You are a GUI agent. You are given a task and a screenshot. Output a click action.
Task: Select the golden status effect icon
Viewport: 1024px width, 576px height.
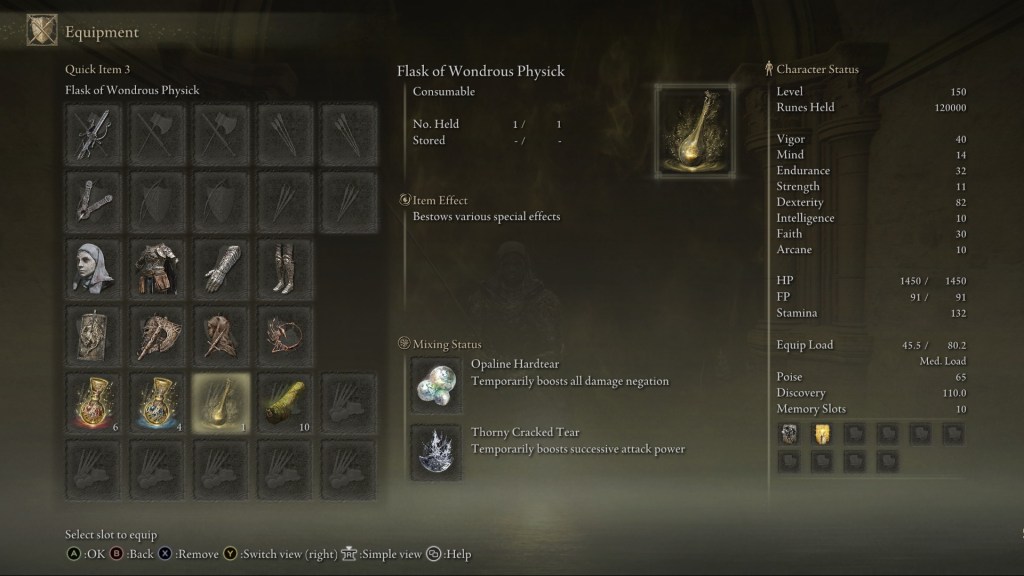tap(821, 433)
